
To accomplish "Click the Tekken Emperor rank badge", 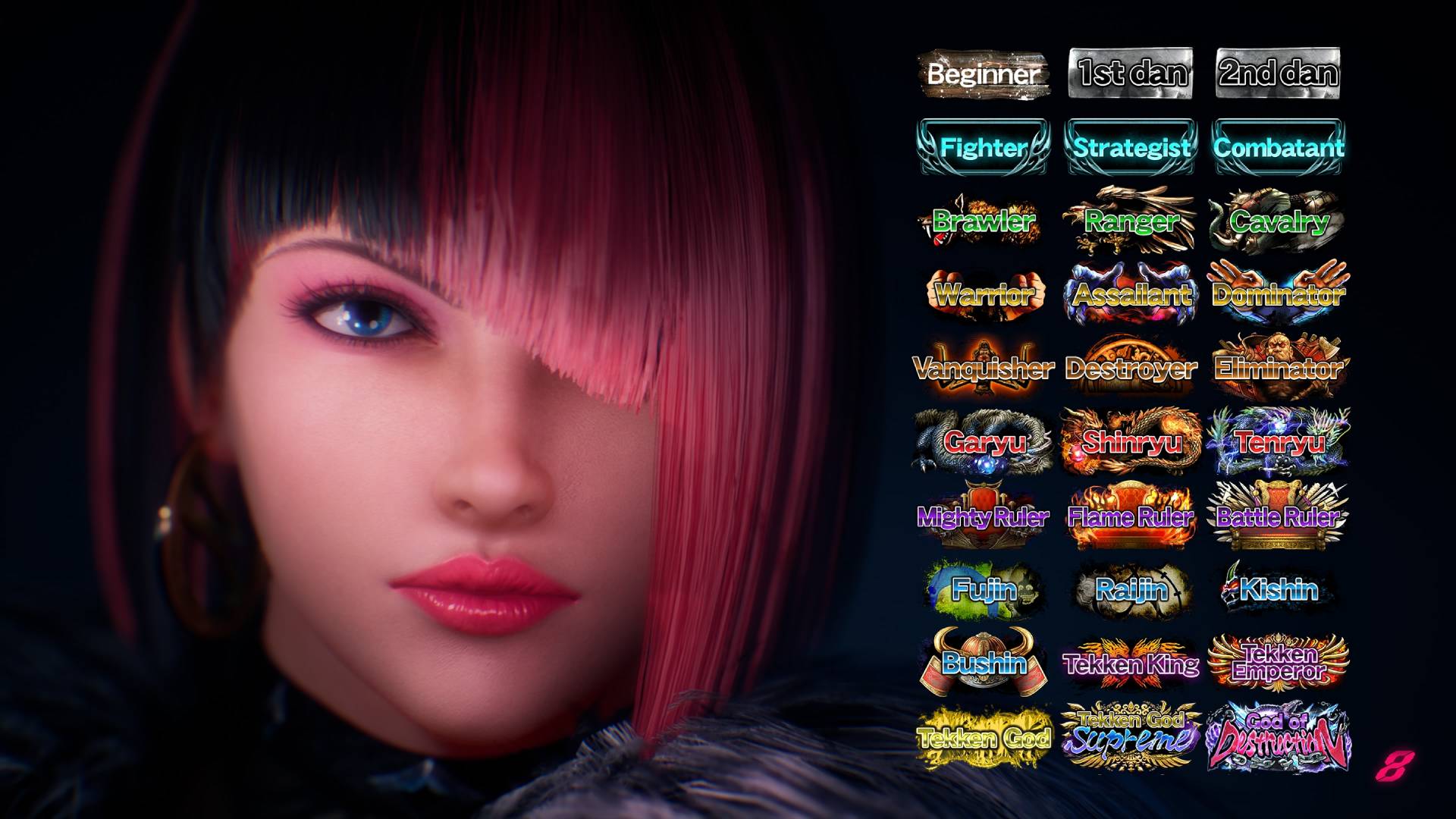I will pos(1279,663).
